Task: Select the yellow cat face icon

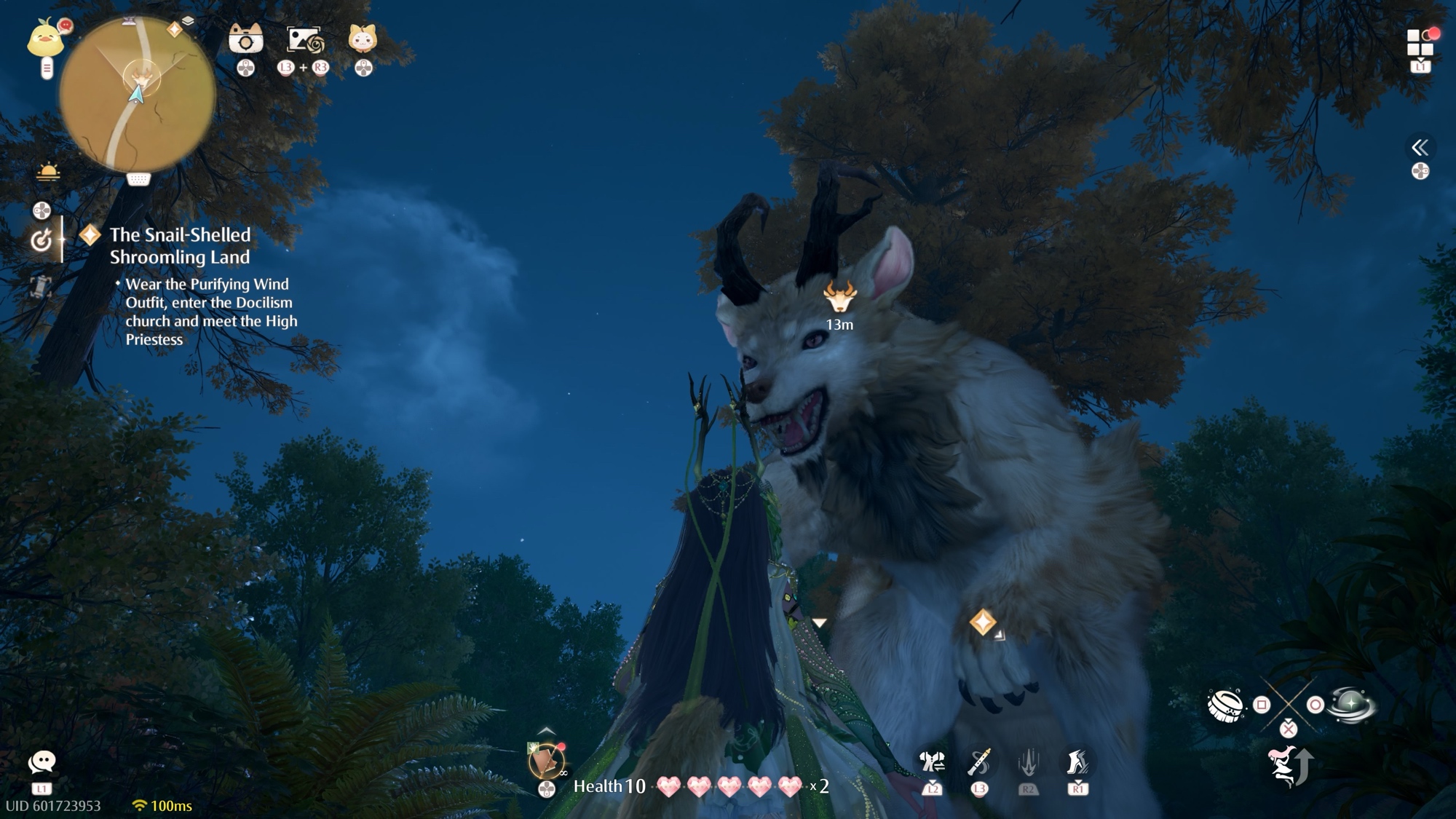Action: (363, 39)
